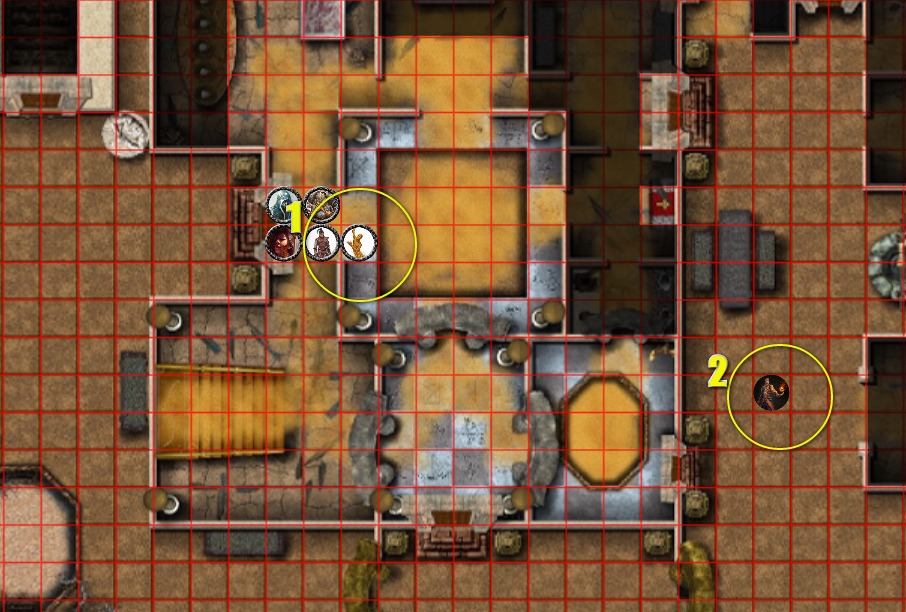The image size is (906, 612).
Task: Select the red-haired character token
Action: [283, 242]
